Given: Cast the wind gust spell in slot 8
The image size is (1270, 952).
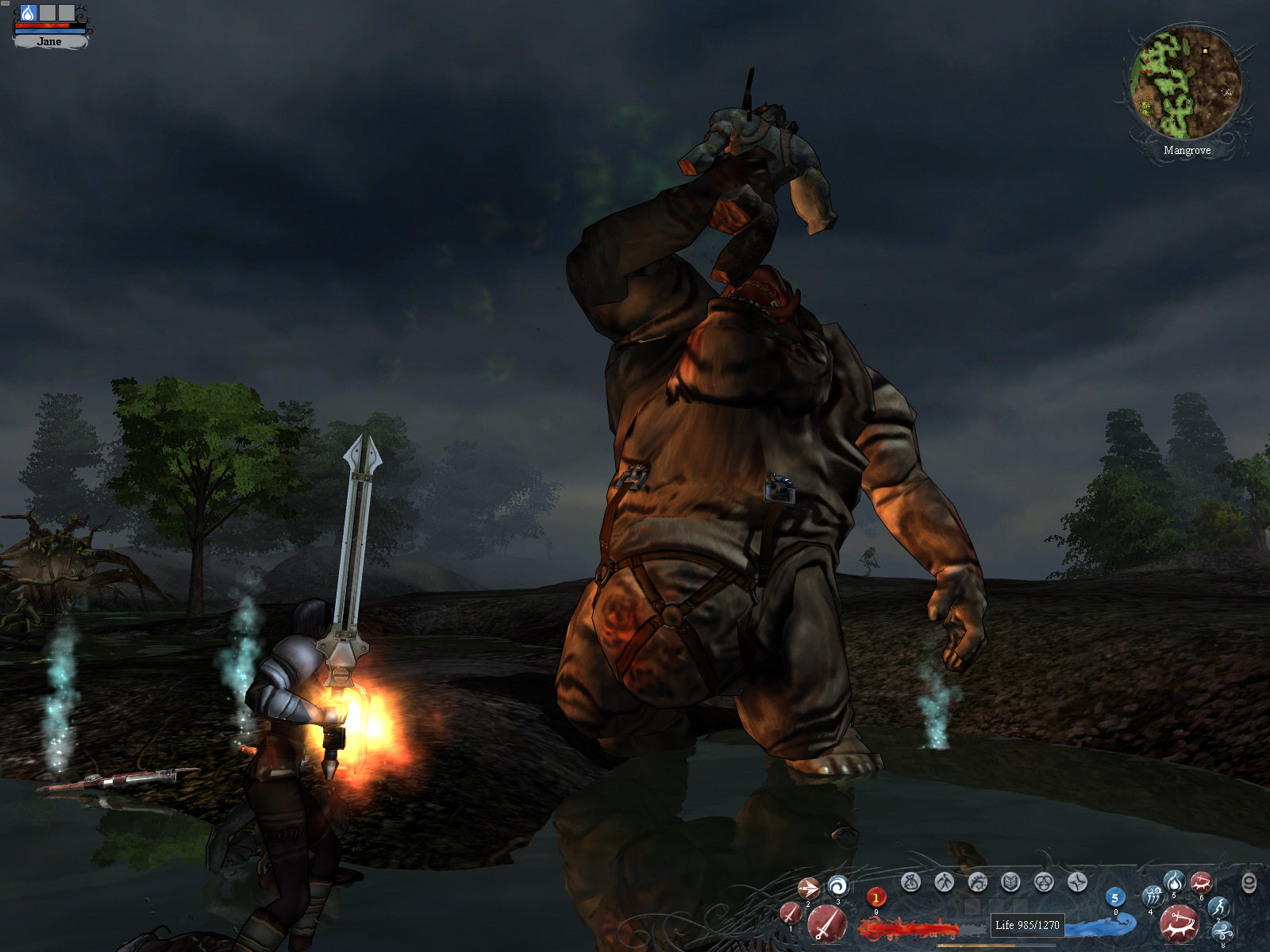Looking at the screenshot, I should pyautogui.click(x=1222, y=931).
